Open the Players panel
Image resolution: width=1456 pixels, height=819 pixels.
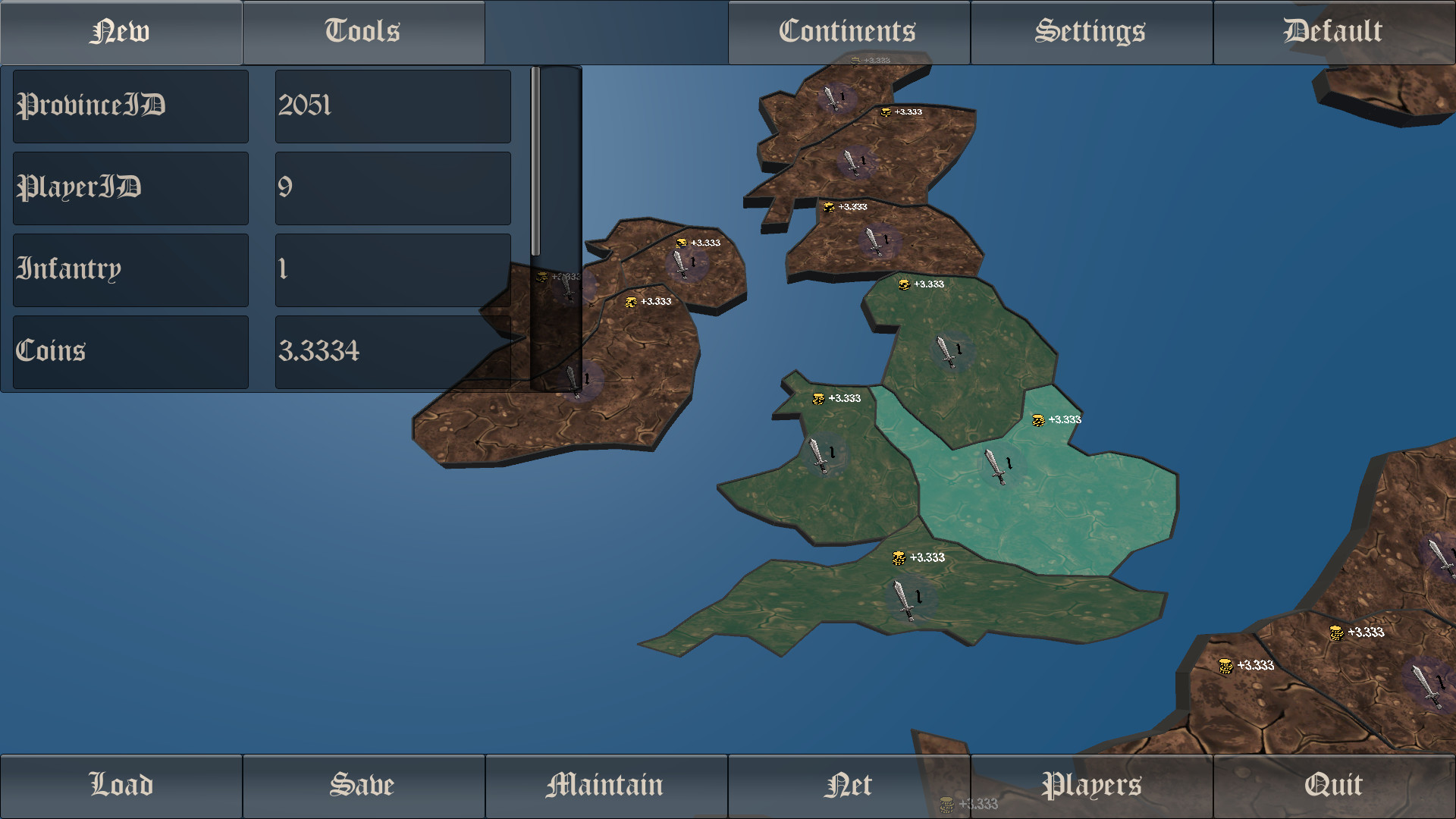point(1090,785)
